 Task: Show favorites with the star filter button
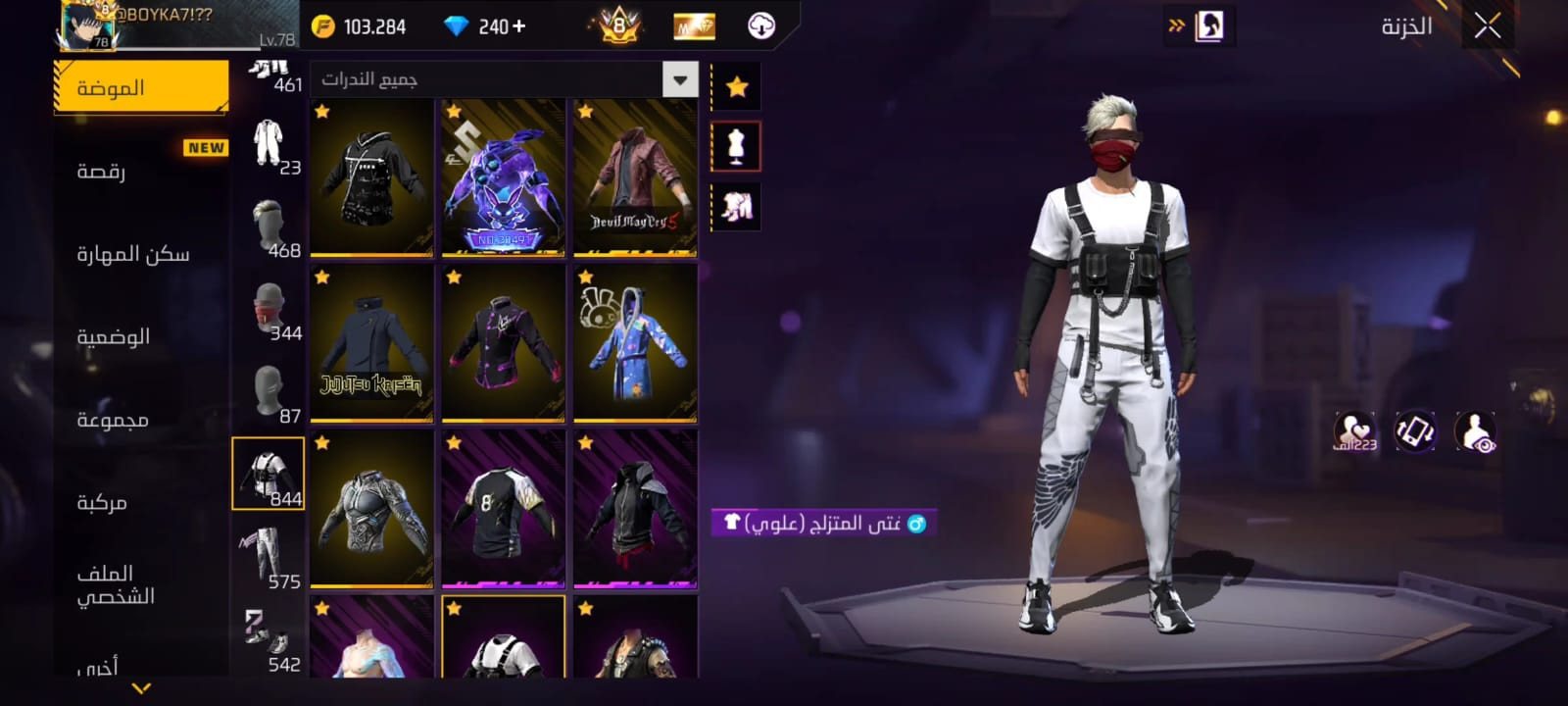click(x=737, y=87)
